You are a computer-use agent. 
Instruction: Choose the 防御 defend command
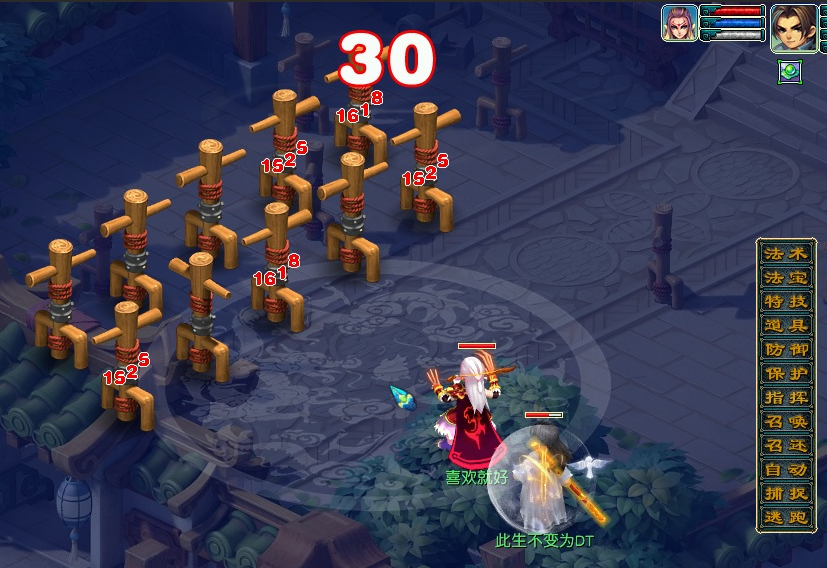click(x=785, y=349)
